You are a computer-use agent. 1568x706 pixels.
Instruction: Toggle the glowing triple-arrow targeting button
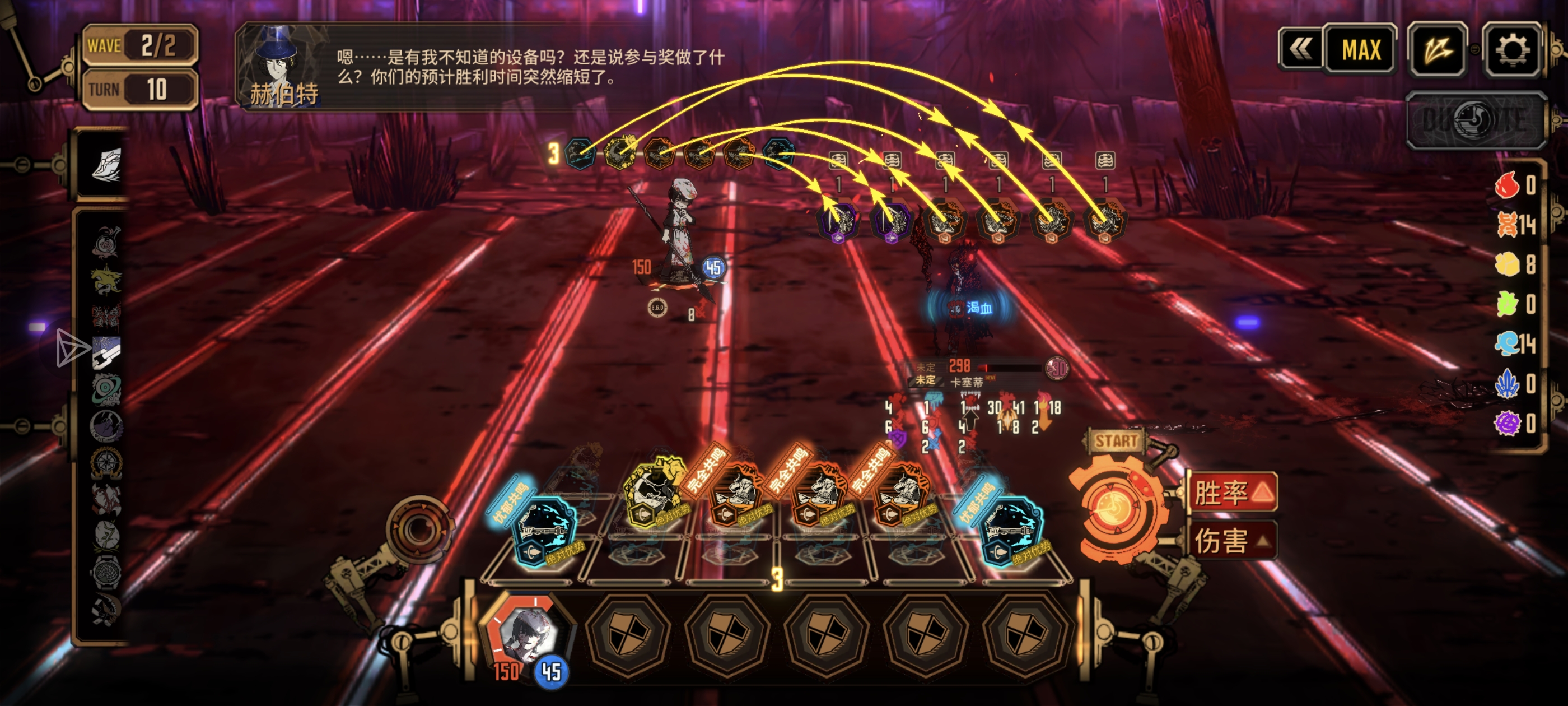tap(1437, 49)
